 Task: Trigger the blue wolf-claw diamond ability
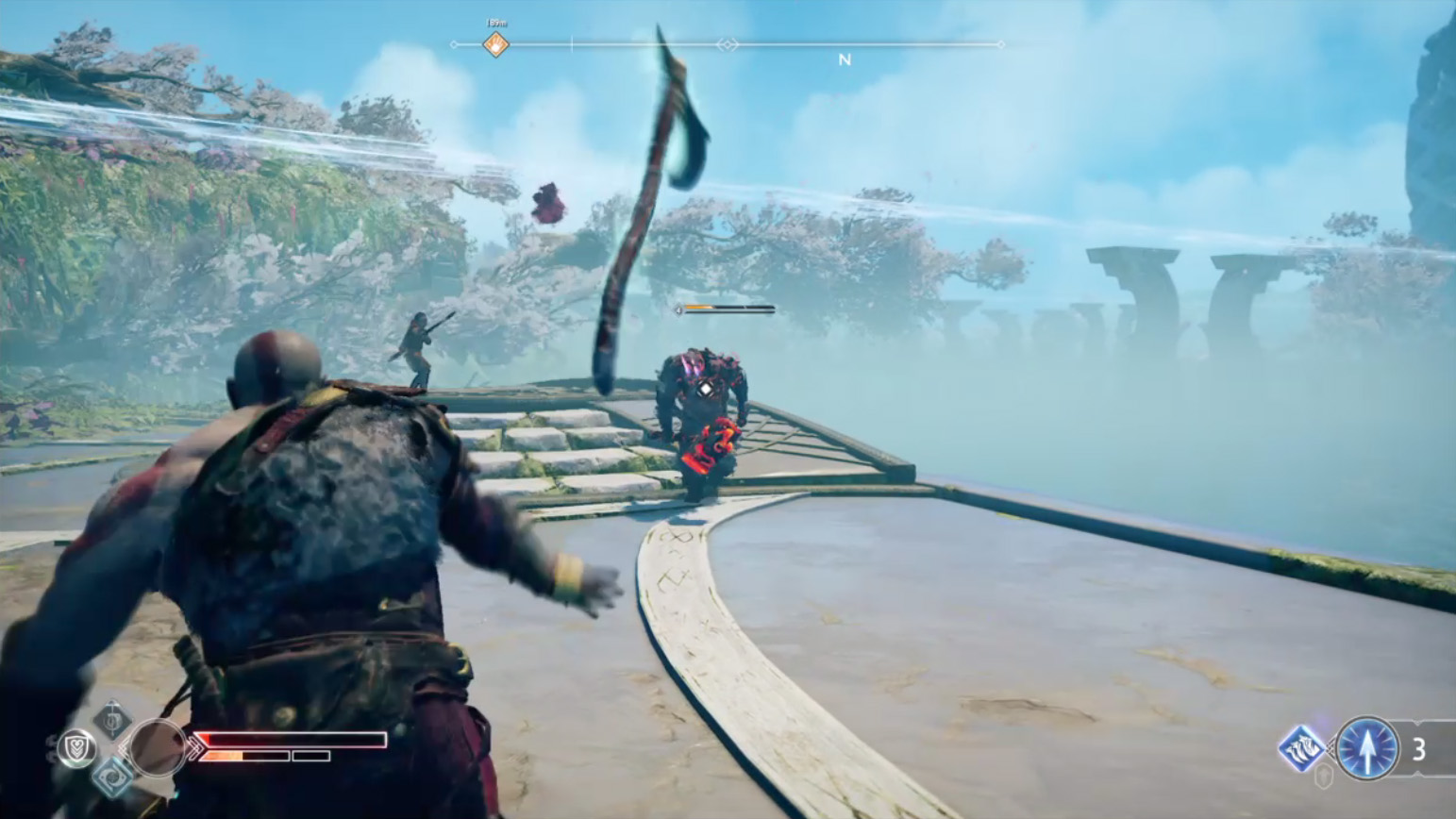pyautogui.click(x=1301, y=748)
